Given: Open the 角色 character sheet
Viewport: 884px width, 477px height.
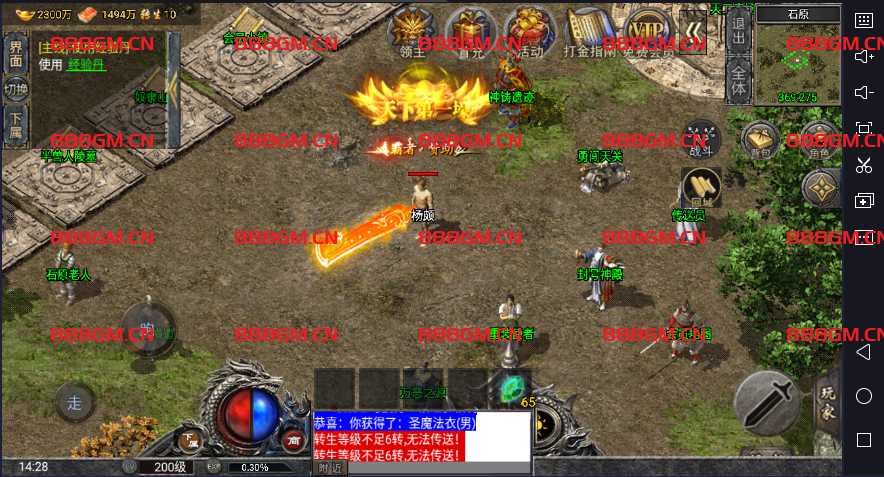Looking at the screenshot, I should click(x=820, y=141).
